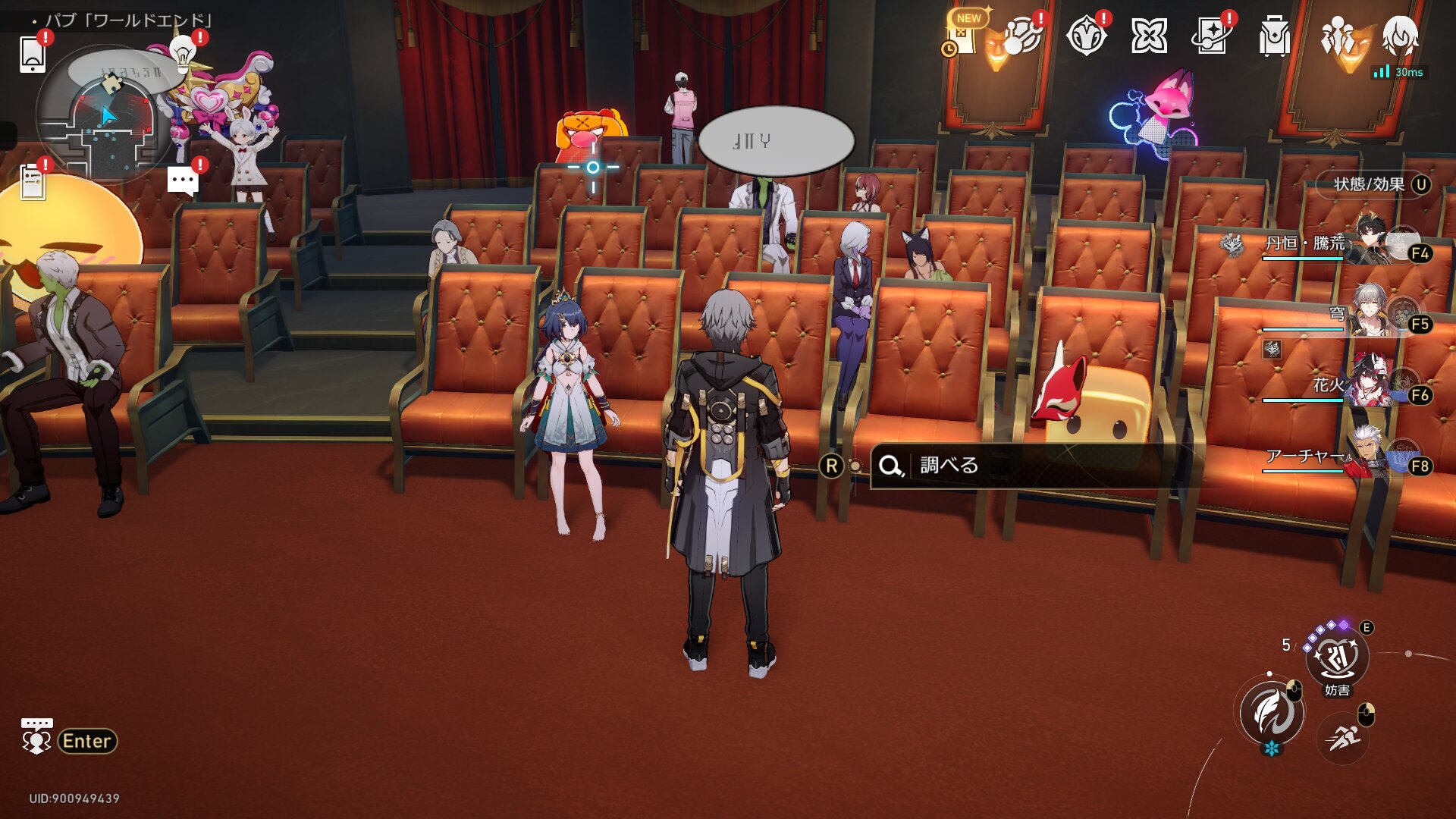Open the NEW limited-time event icon
1456x819 pixels.
pyautogui.click(x=962, y=36)
